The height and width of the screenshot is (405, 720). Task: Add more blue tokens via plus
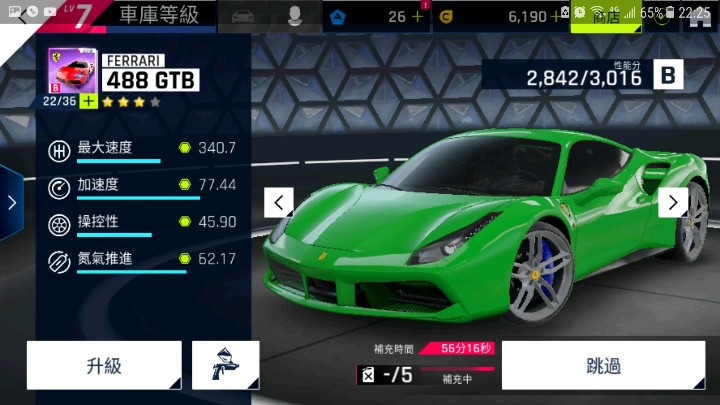(417, 16)
